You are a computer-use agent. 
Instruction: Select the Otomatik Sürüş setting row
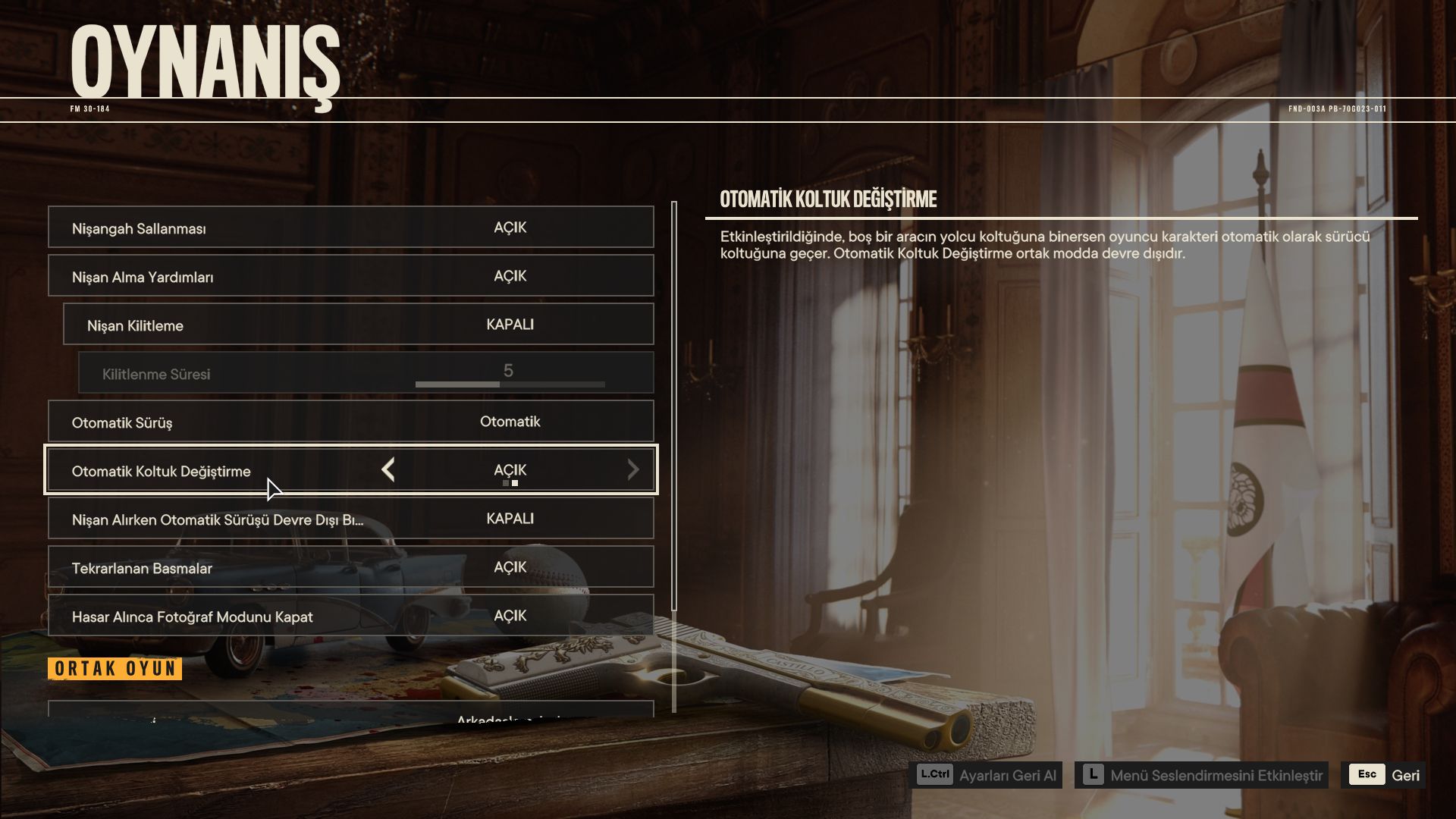(x=350, y=422)
